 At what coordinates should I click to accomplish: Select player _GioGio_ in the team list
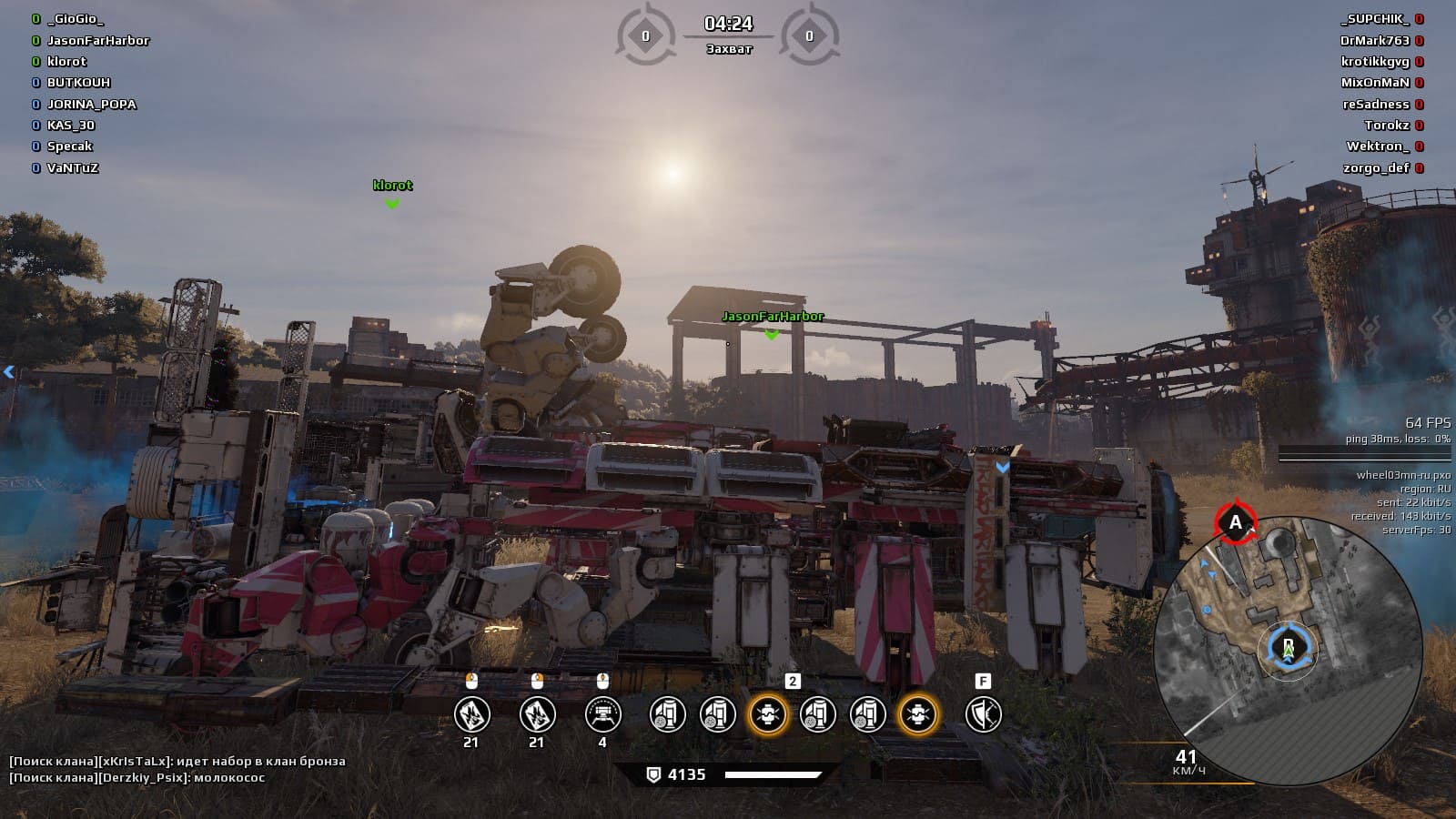(75, 19)
